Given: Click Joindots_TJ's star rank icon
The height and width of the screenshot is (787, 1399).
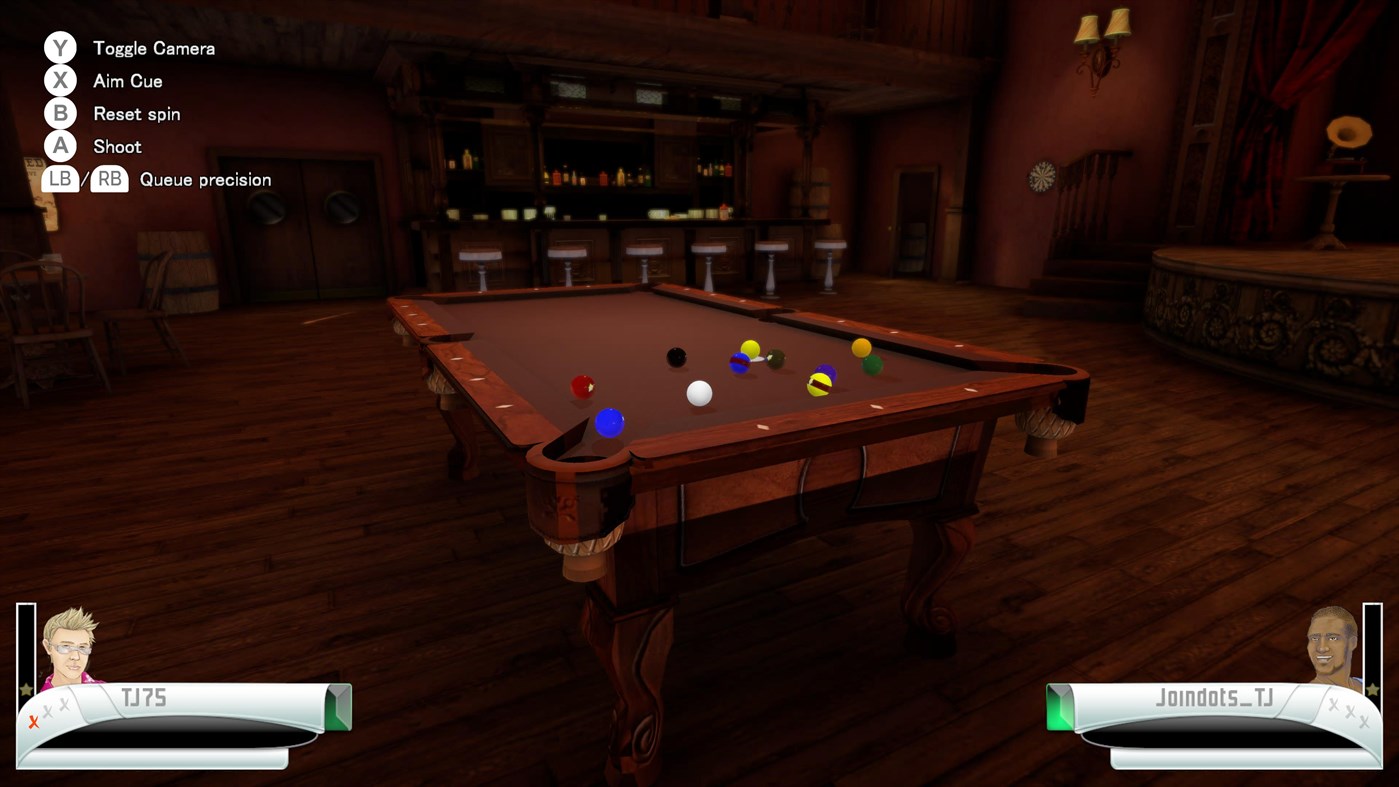Looking at the screenshot, I should [x=1372, y=691].
